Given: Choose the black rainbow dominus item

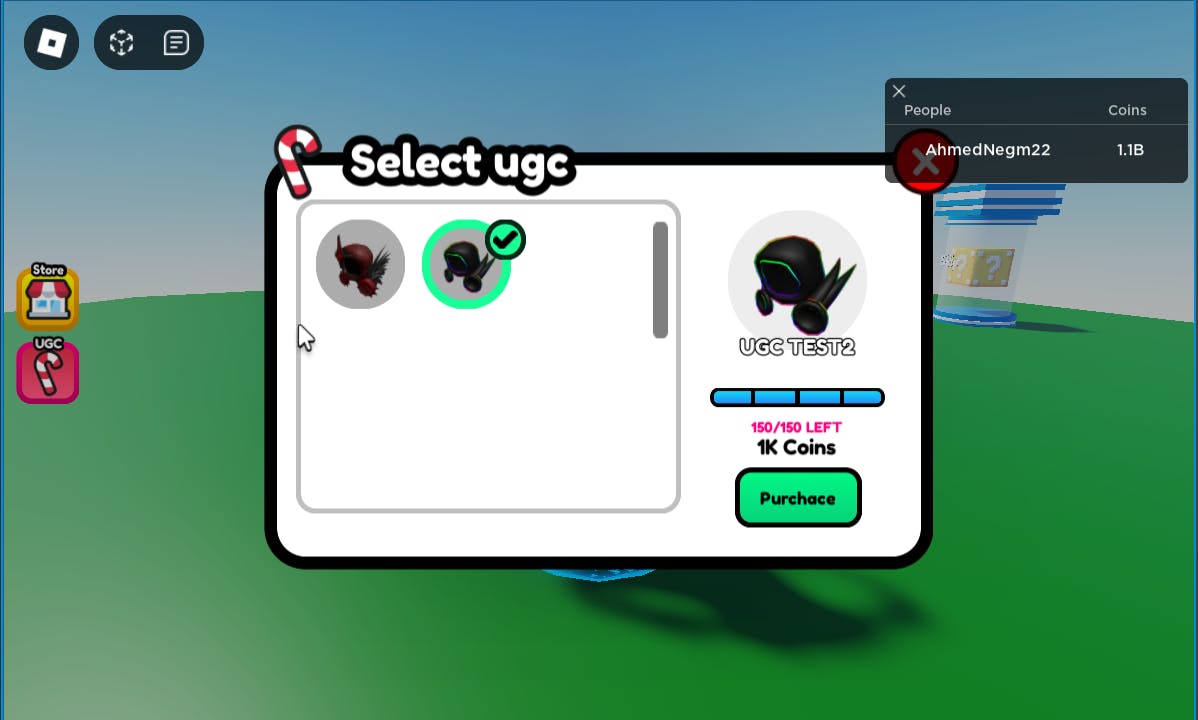Looking at the screenshot, I should tap(466, 264).
